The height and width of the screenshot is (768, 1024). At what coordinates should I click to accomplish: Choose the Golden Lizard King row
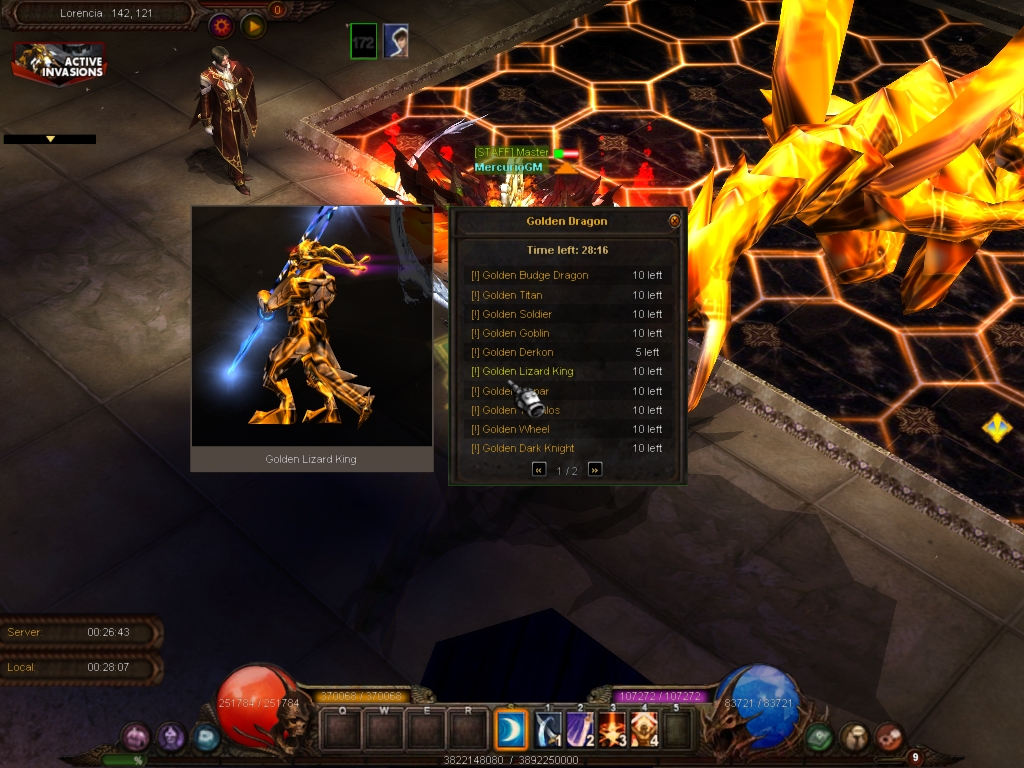coord(527,371)
